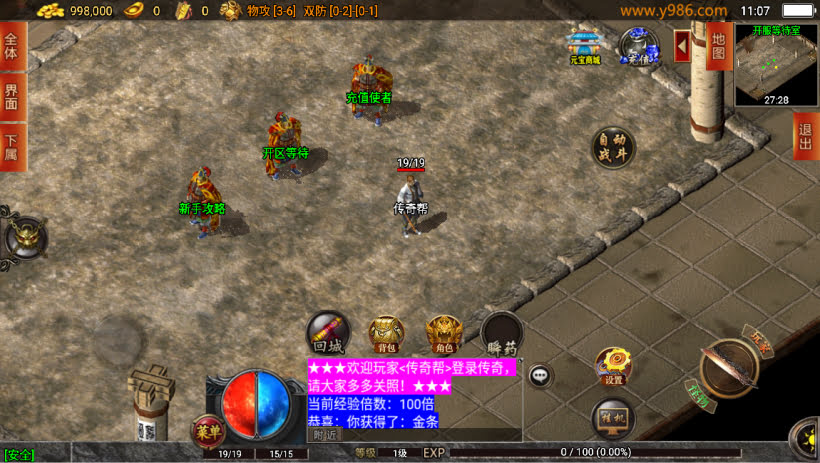Exit the game with the 退出 button
This screenshot has height=463, width=820.
point(806,138)
